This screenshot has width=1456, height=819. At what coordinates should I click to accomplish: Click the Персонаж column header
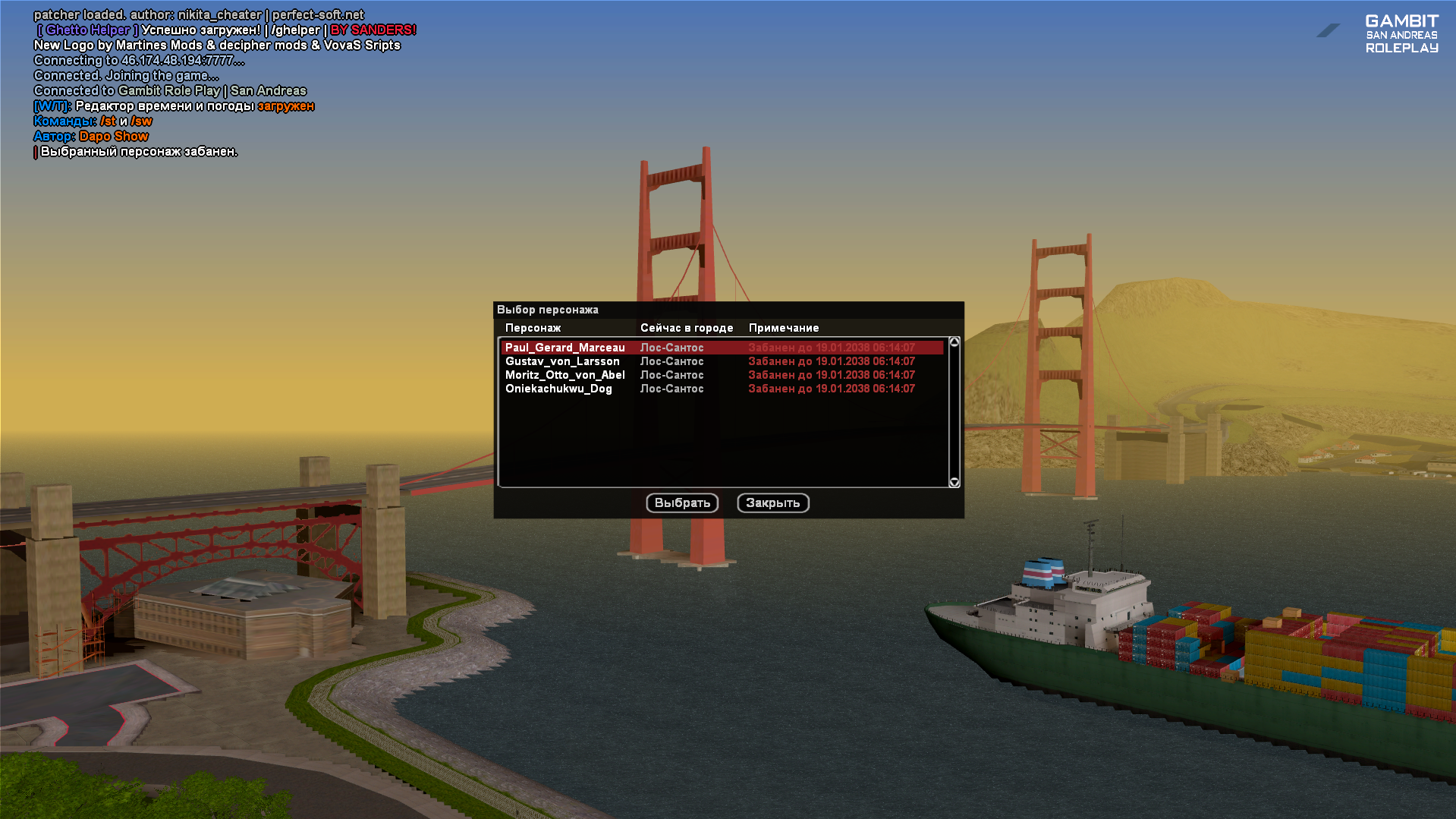(x=533, y=328)
